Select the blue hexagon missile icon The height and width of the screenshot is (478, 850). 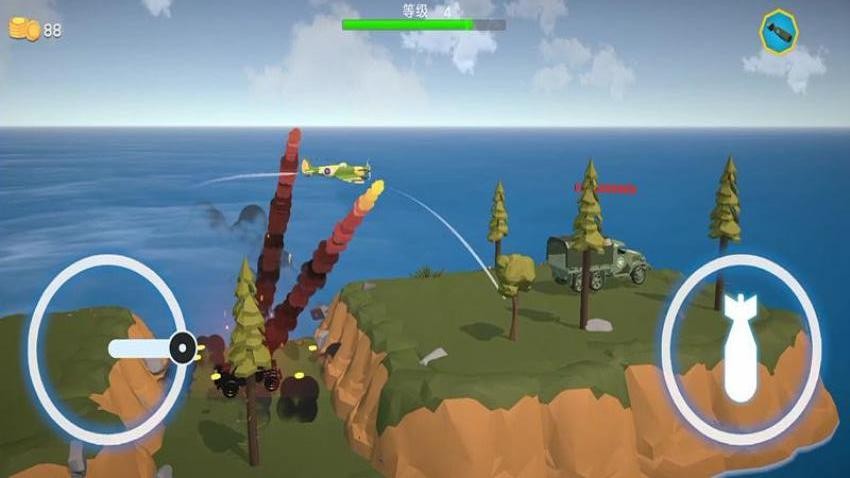point(778,31)
